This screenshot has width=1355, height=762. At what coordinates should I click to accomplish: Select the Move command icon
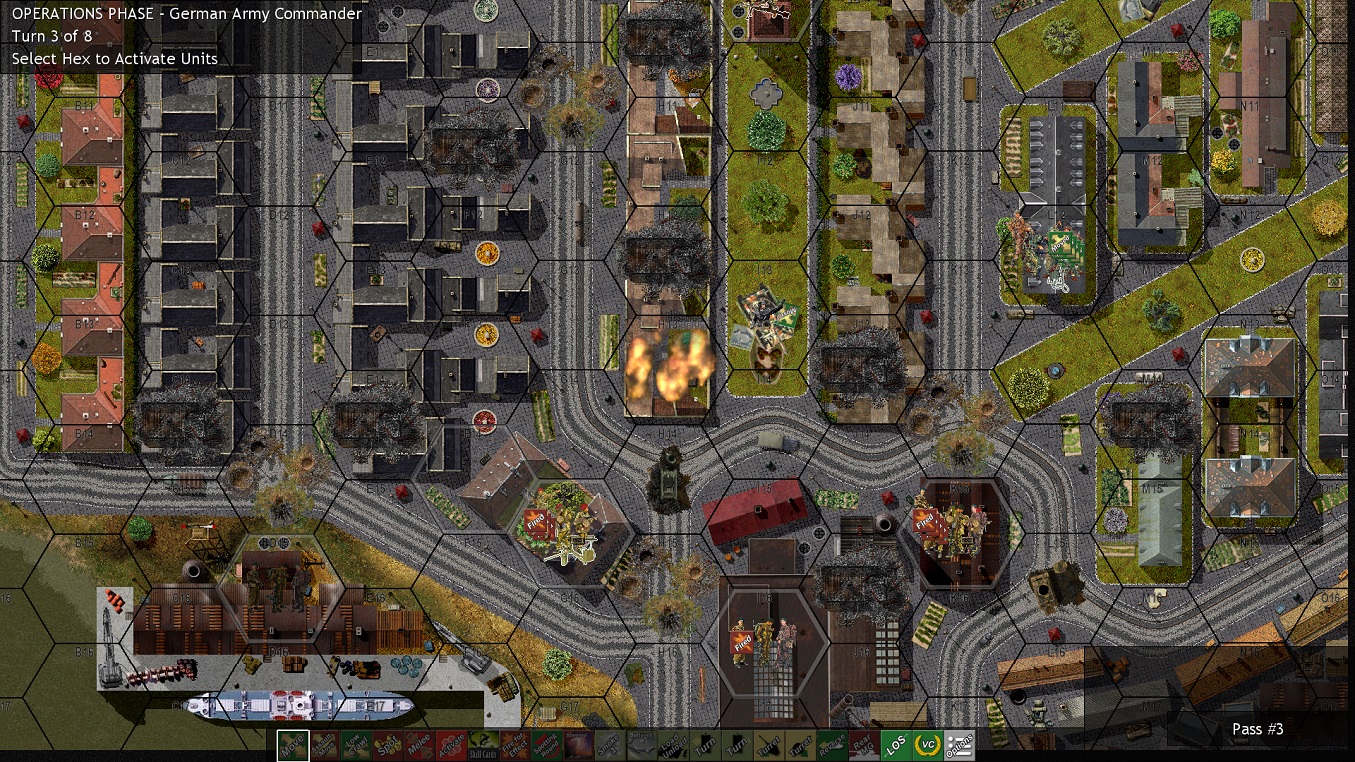290,745
